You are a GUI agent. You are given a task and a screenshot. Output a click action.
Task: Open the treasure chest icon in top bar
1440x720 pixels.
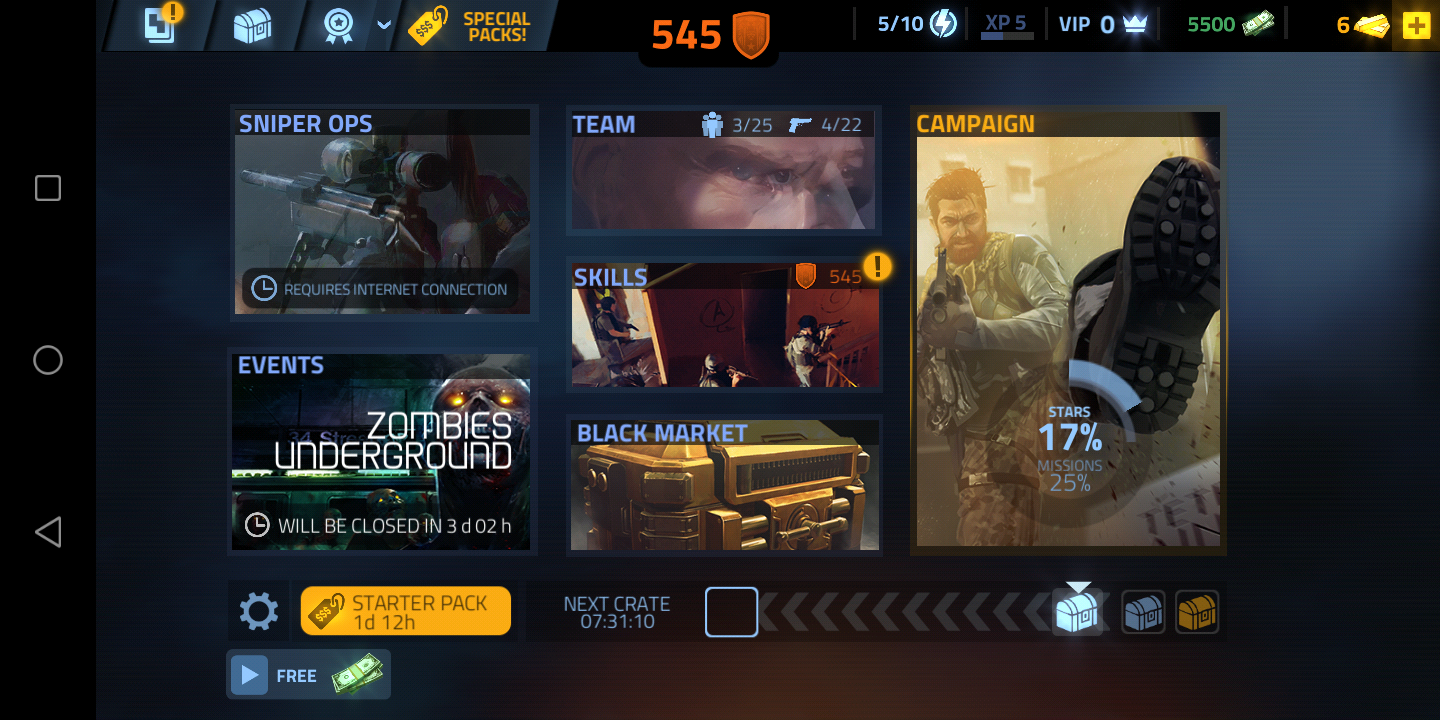tap(252, 26)
